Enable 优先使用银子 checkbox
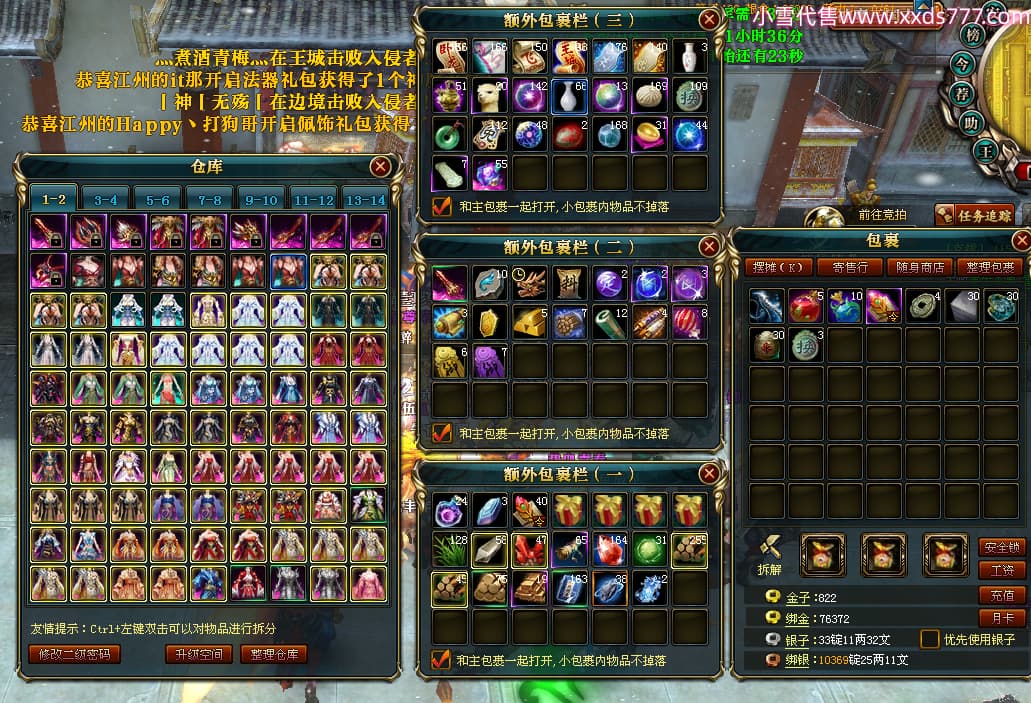The height and width of the screenshot is (703, 1031). pyautogui.click(x=930, y=639)
